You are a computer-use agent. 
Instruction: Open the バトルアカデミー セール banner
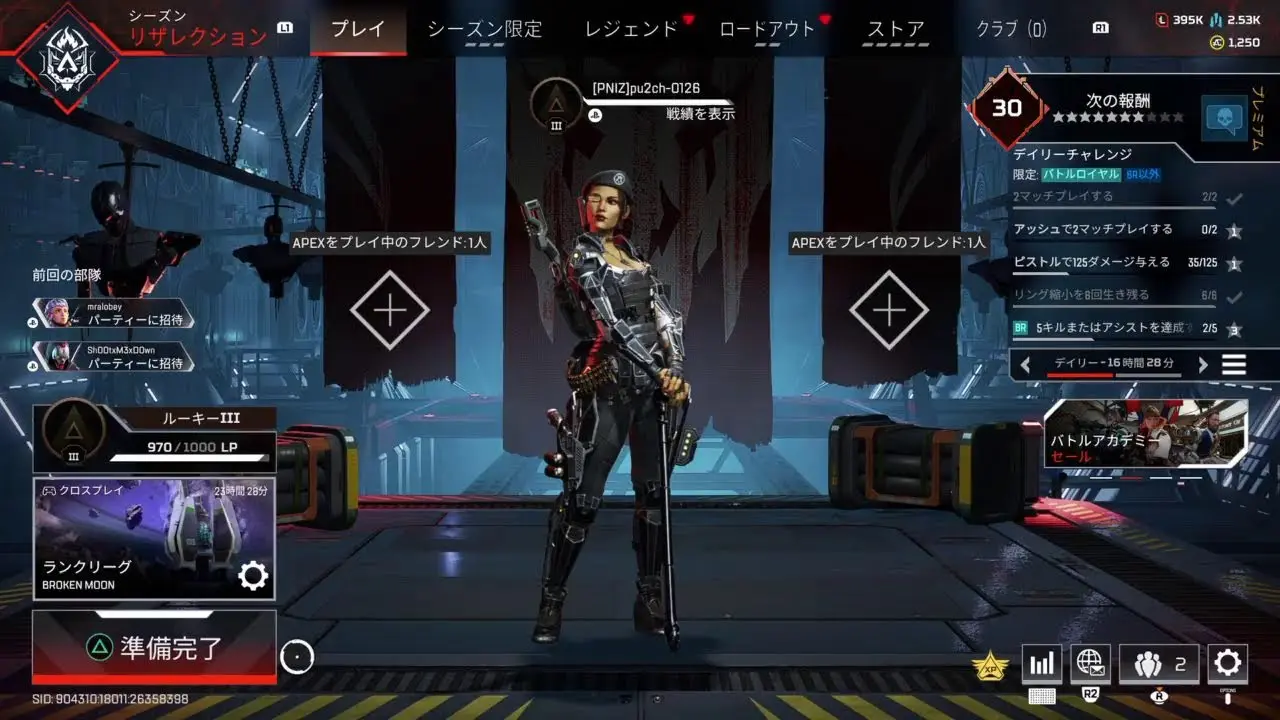click(x=1146, y=435)
